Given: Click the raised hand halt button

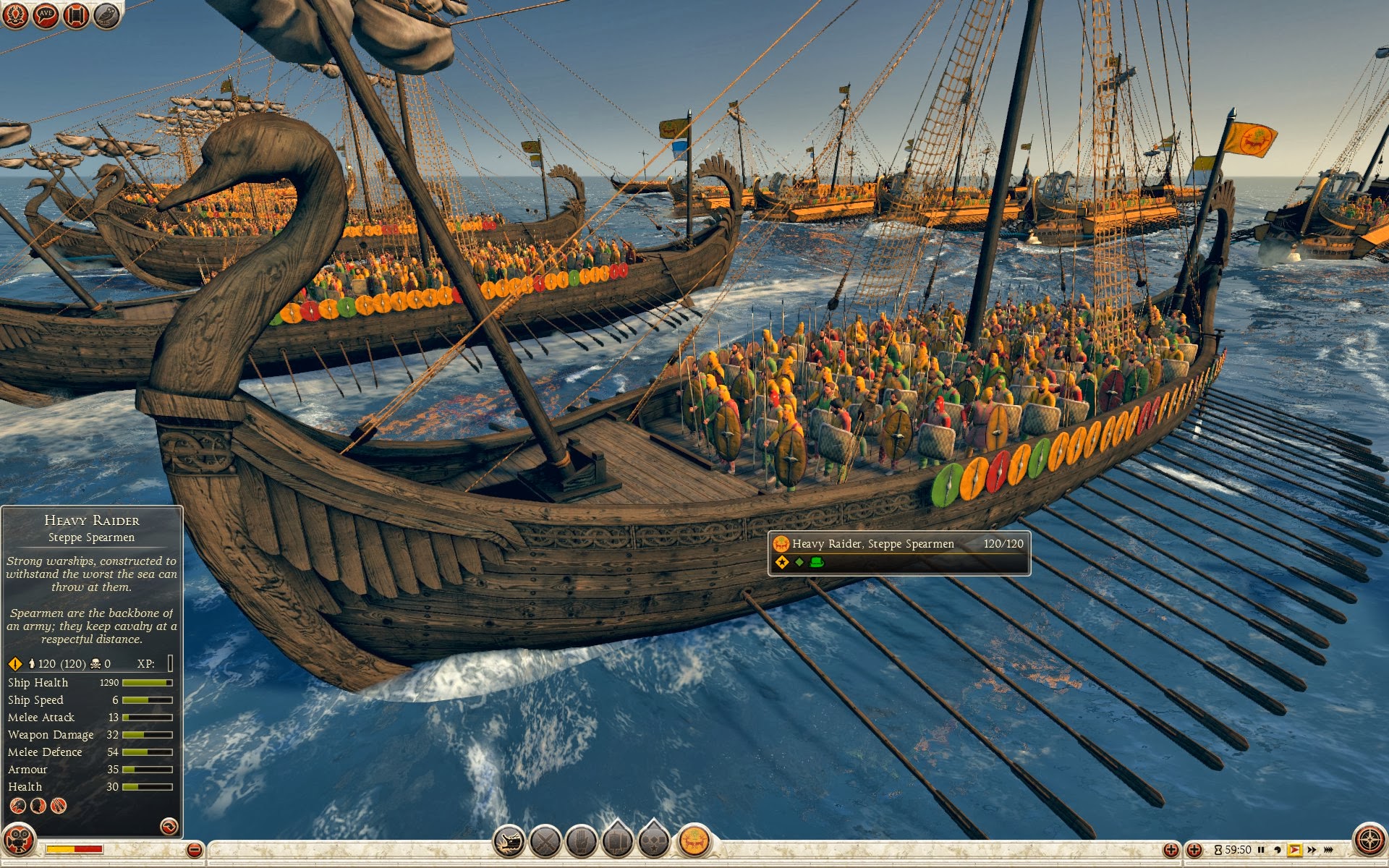Looking at the screenshot, I should 581,841.
